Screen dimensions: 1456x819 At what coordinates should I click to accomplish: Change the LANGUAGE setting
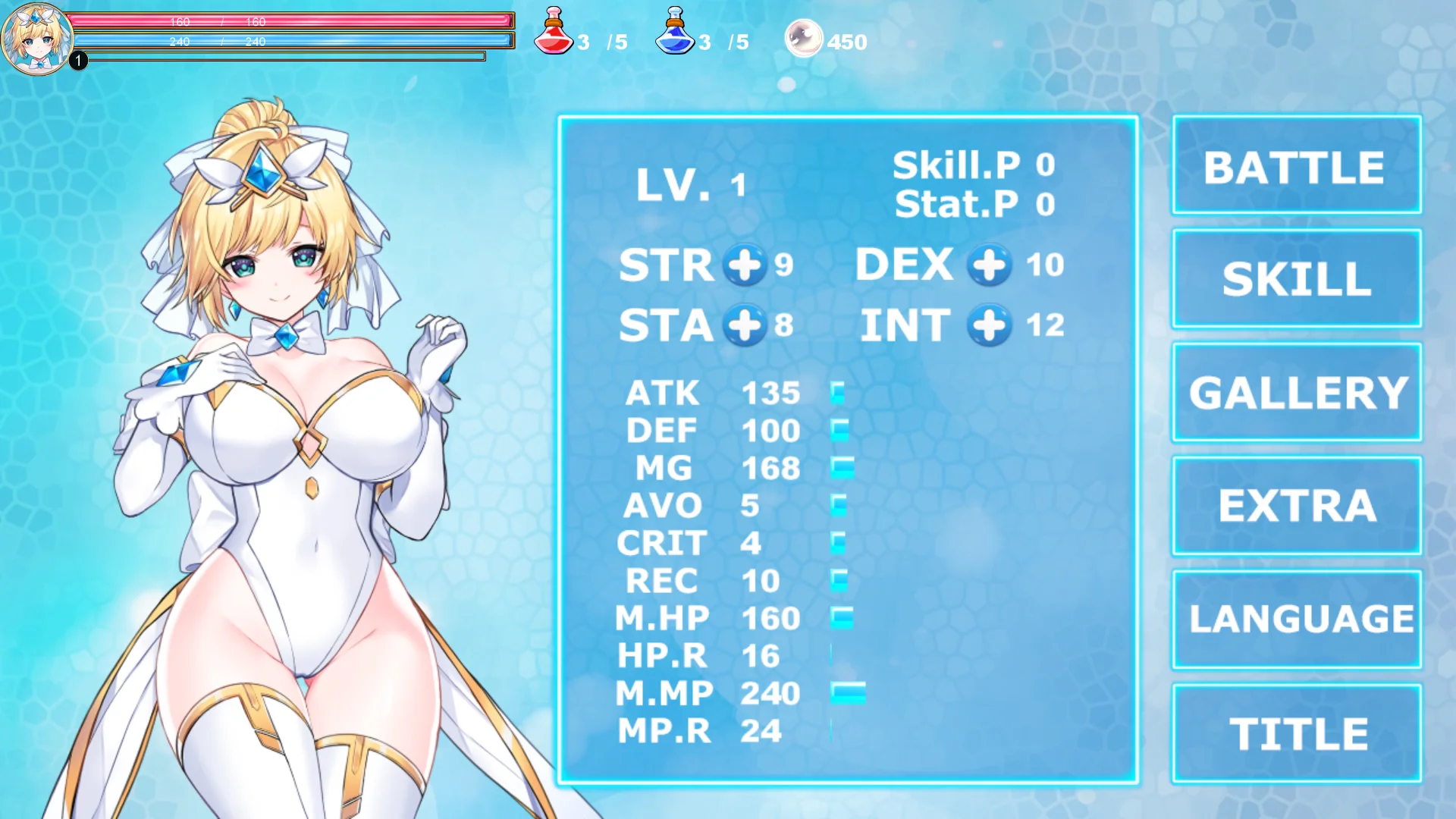(x=1296, y=619)
